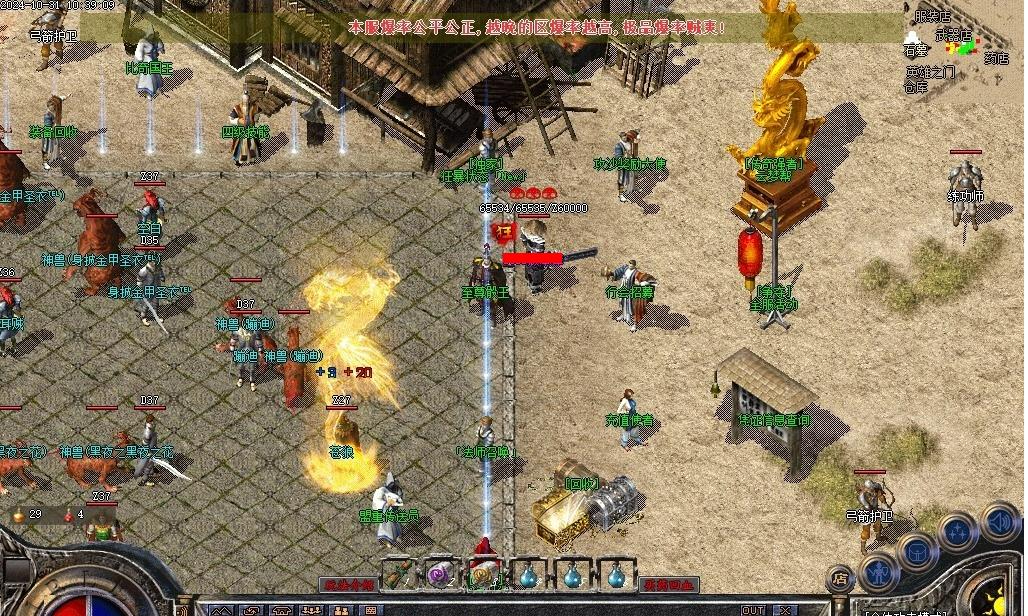Open the skills panel sparkle button
1028x616 pixels.
click(957, 531)
